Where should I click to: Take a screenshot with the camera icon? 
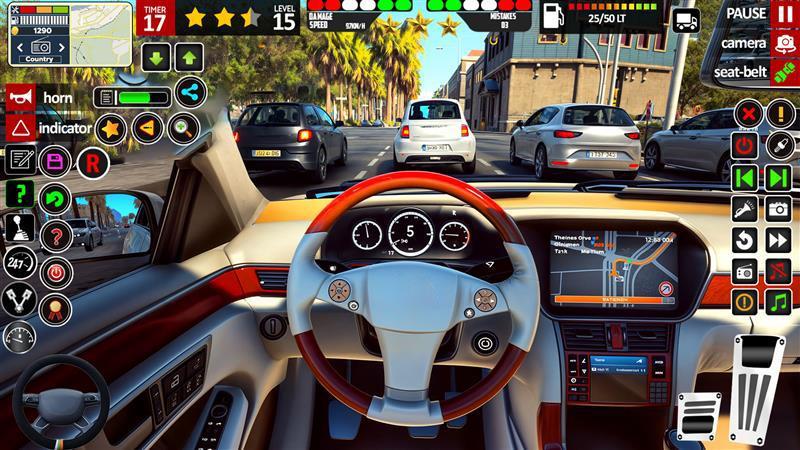pyautogui.click(x=778, y=209)
